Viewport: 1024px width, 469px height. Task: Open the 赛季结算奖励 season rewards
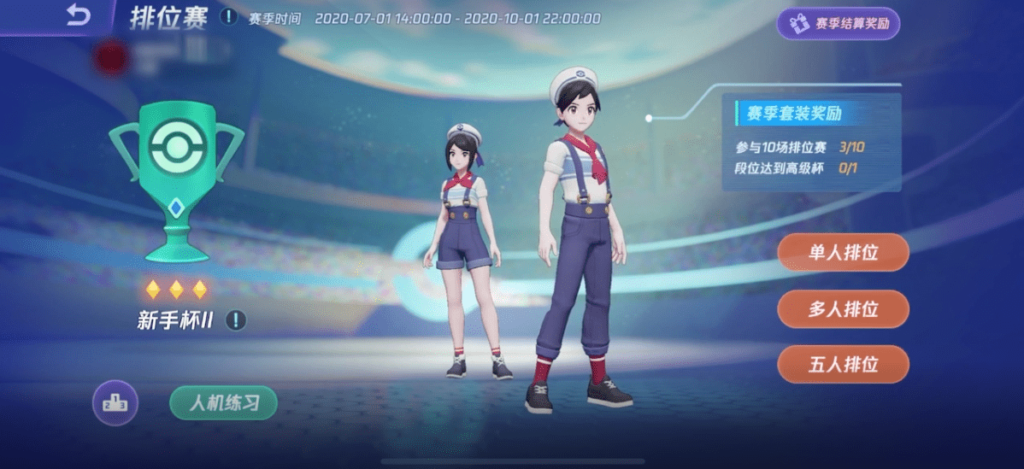click(838, 24)
